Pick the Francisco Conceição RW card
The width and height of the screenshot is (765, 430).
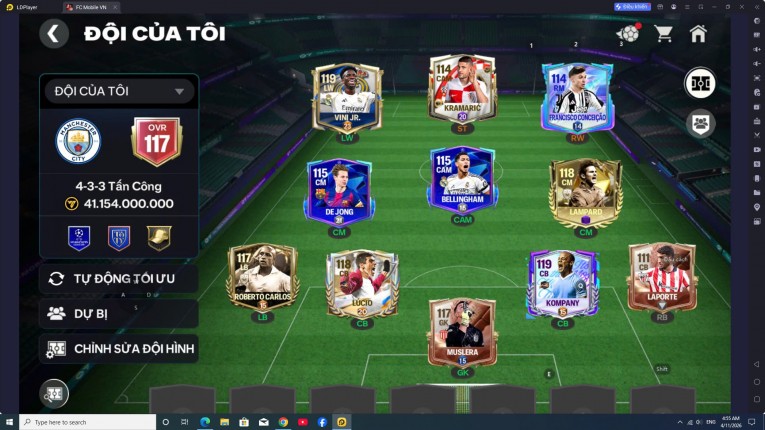tap(576, 98)
